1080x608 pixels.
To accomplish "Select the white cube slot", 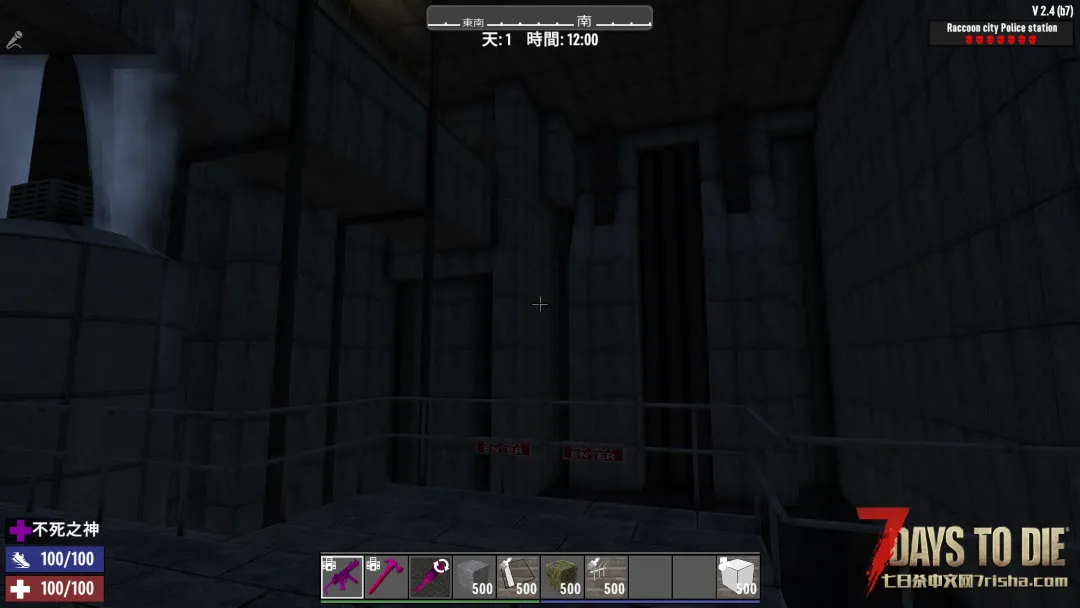I will [x=738, y=577].
